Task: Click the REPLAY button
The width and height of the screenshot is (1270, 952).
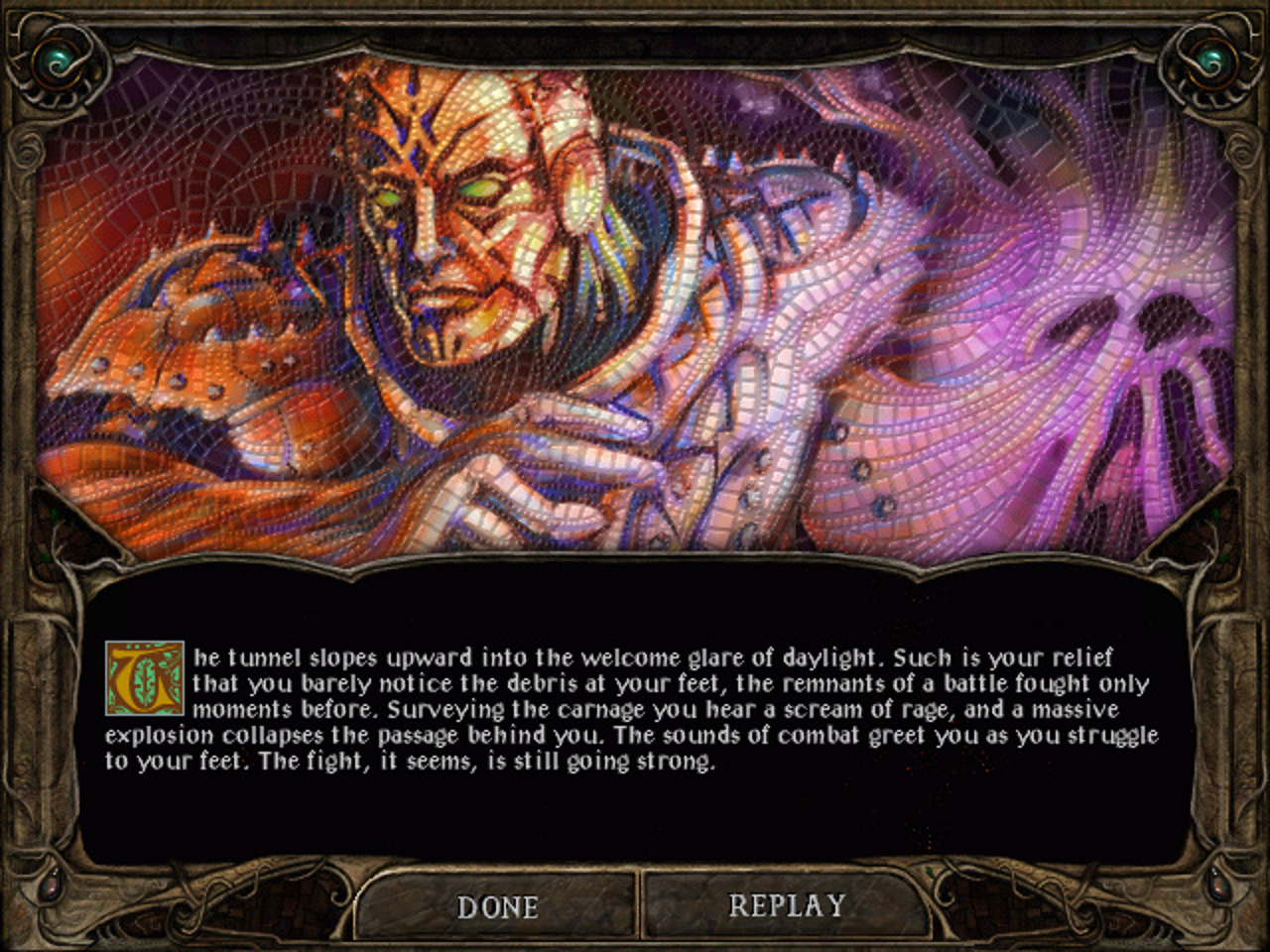Action: (x=787, y=905)
